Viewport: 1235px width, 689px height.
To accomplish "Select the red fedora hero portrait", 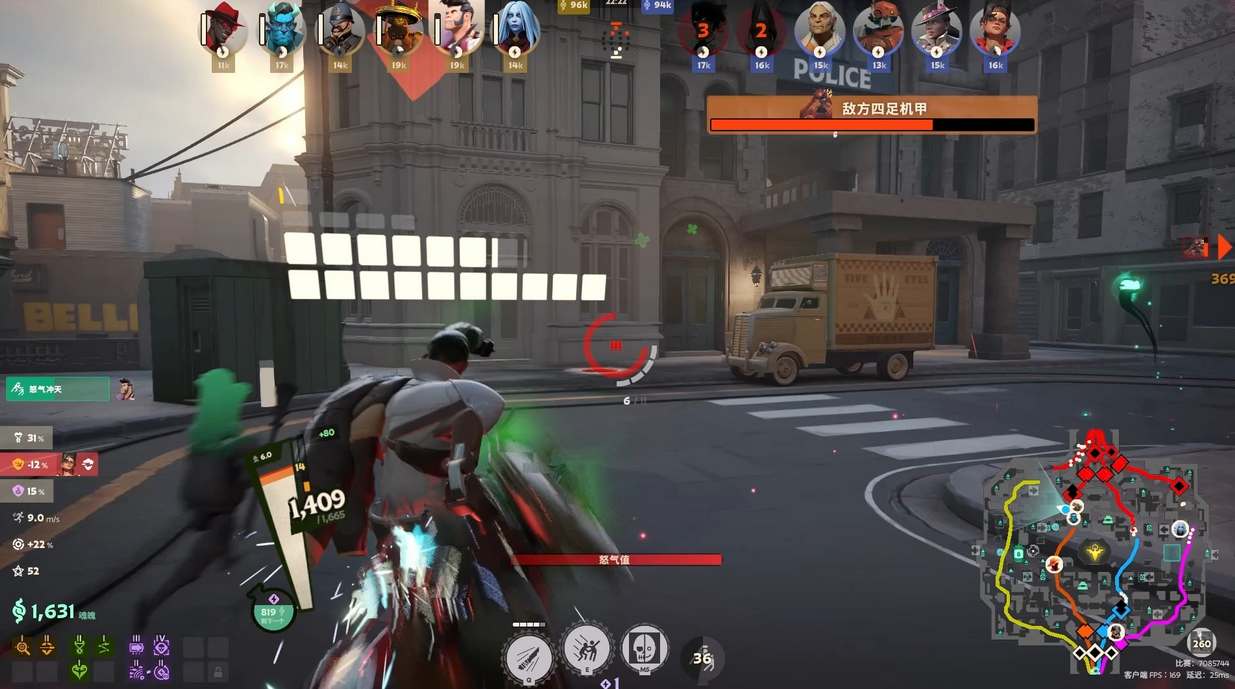I will tap(223, 31).
